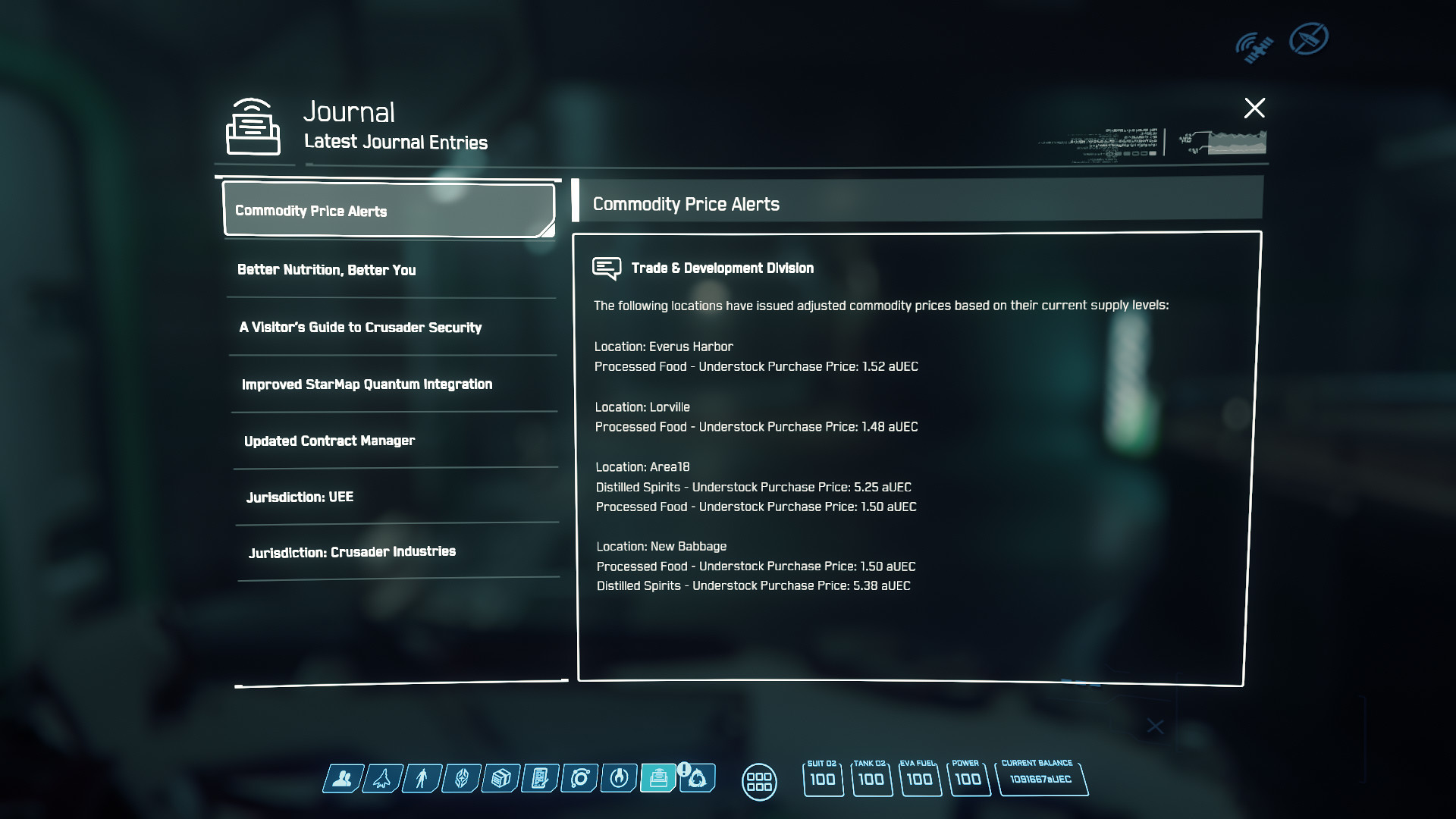Read A Visitor's Guide to Crusader Security
The width and height of the screenshot is (1456, 819).
pyautogui.click(x=360, y=328)
